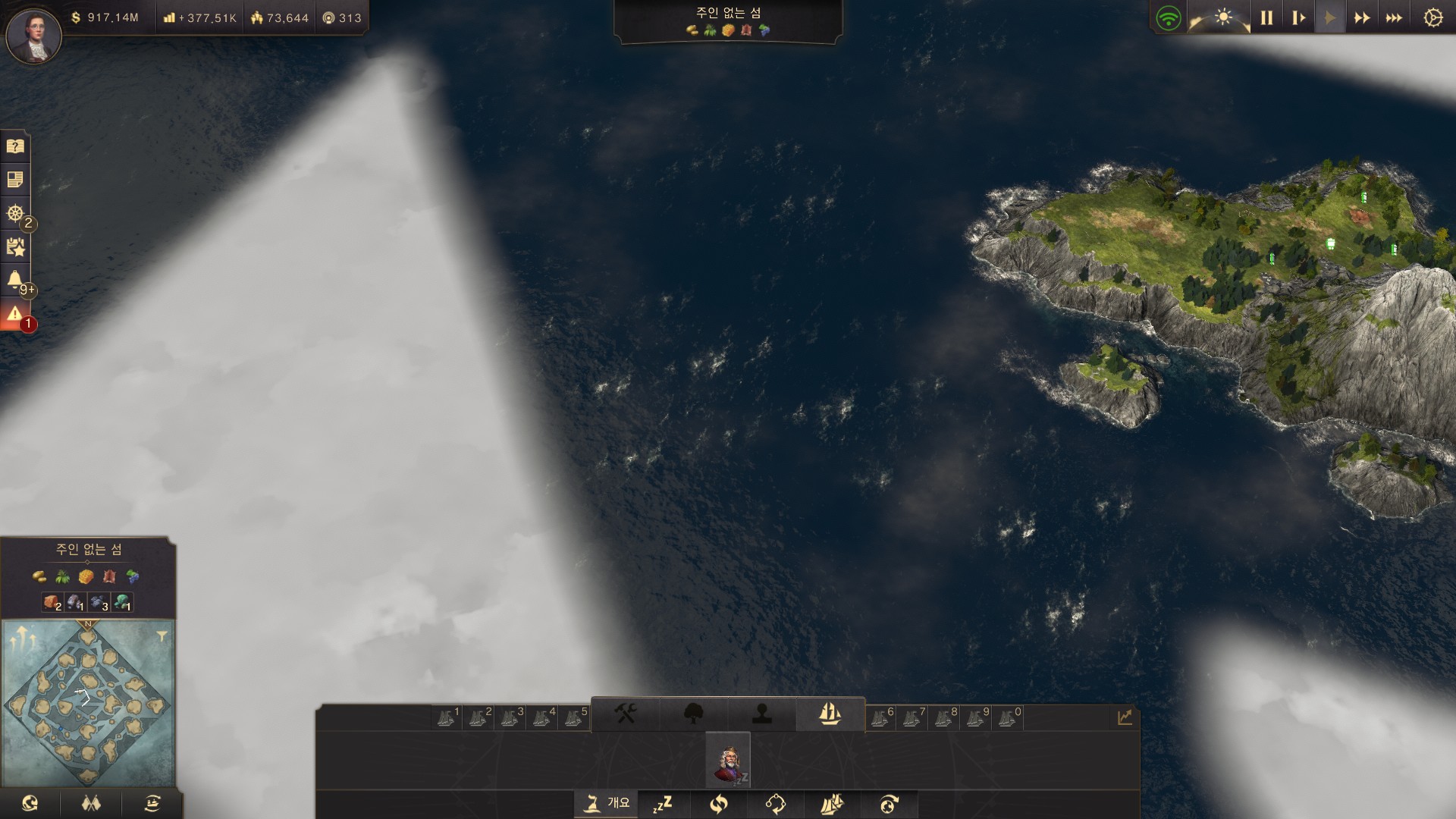Select the hammer and wrench build tab
1456x819 pixels.
[625, 714]
